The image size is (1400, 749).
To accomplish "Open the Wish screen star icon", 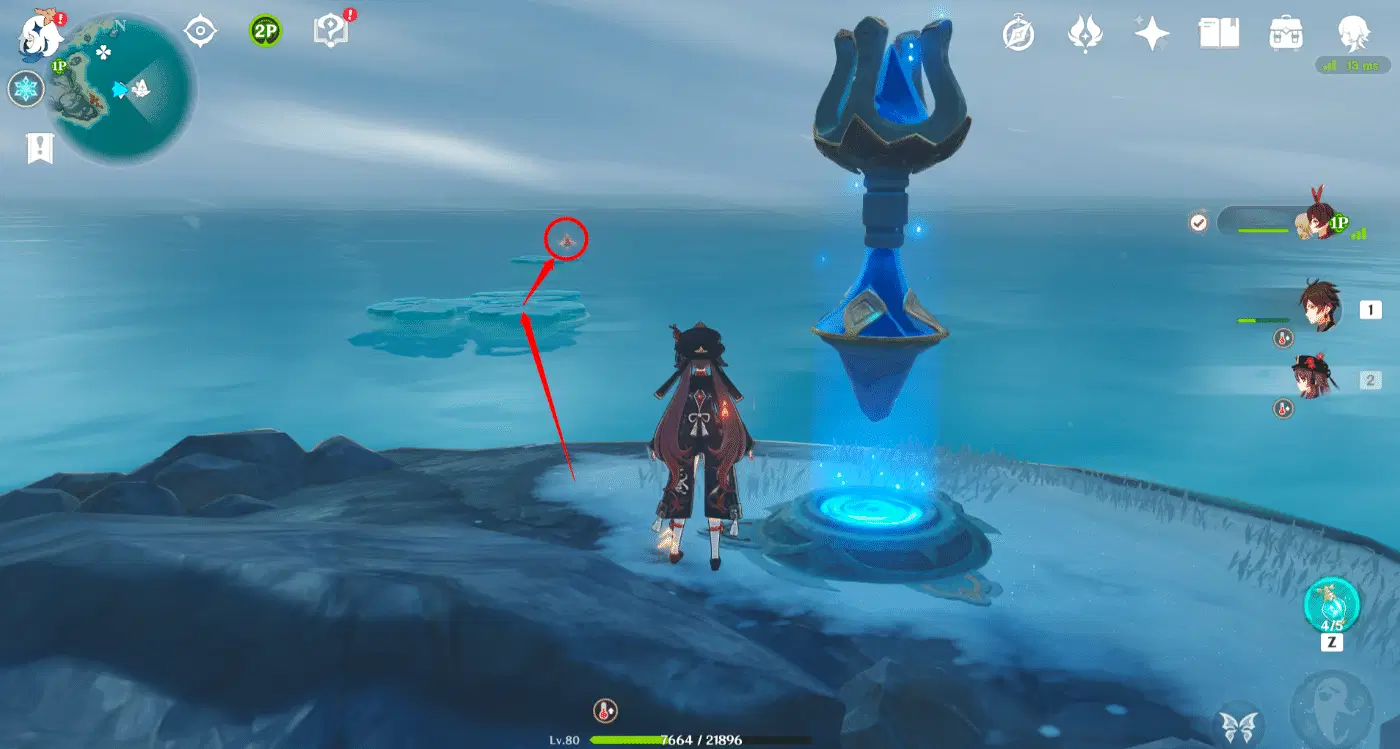I will pos(1152,32).
